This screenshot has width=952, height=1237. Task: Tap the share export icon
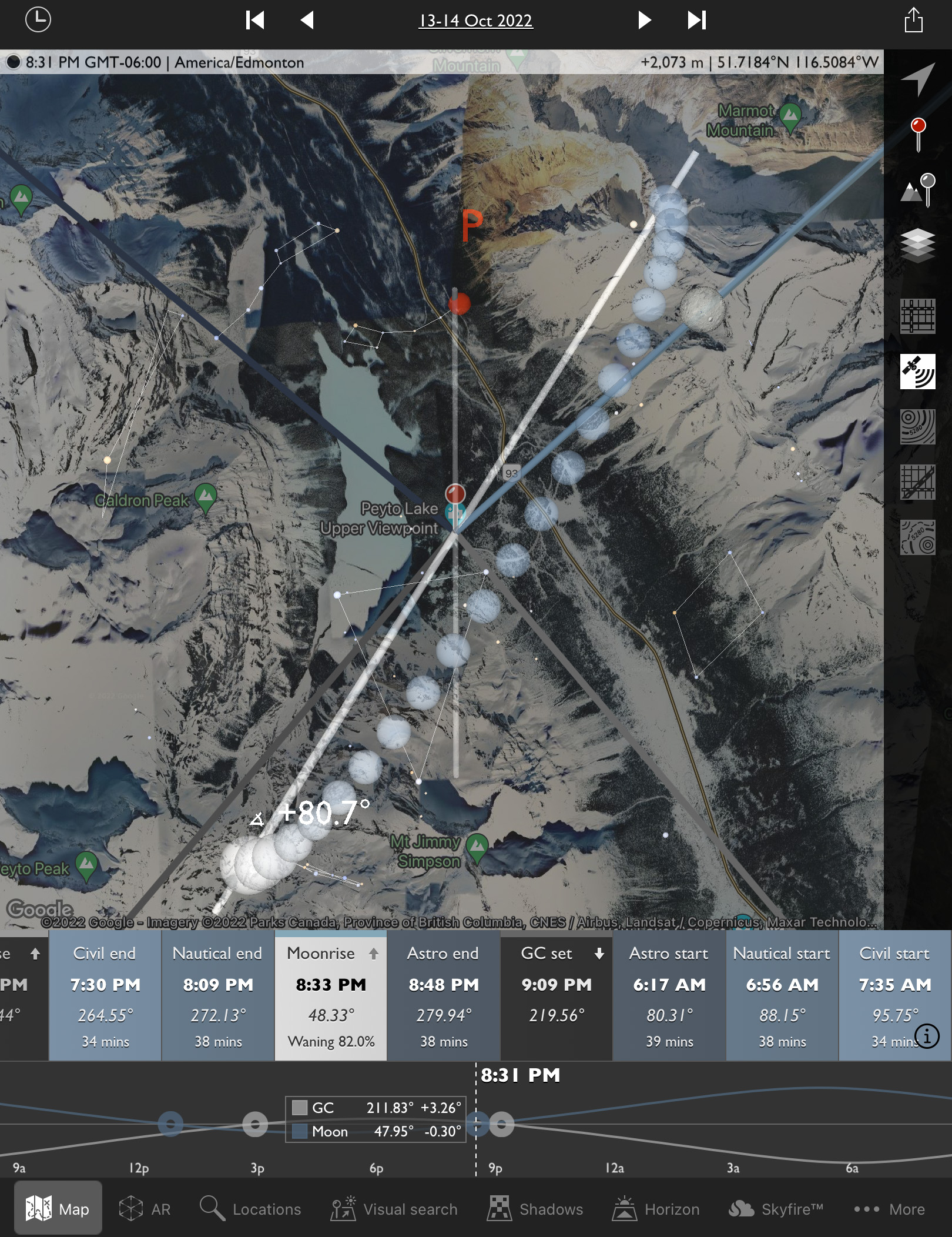click(913, 20)
